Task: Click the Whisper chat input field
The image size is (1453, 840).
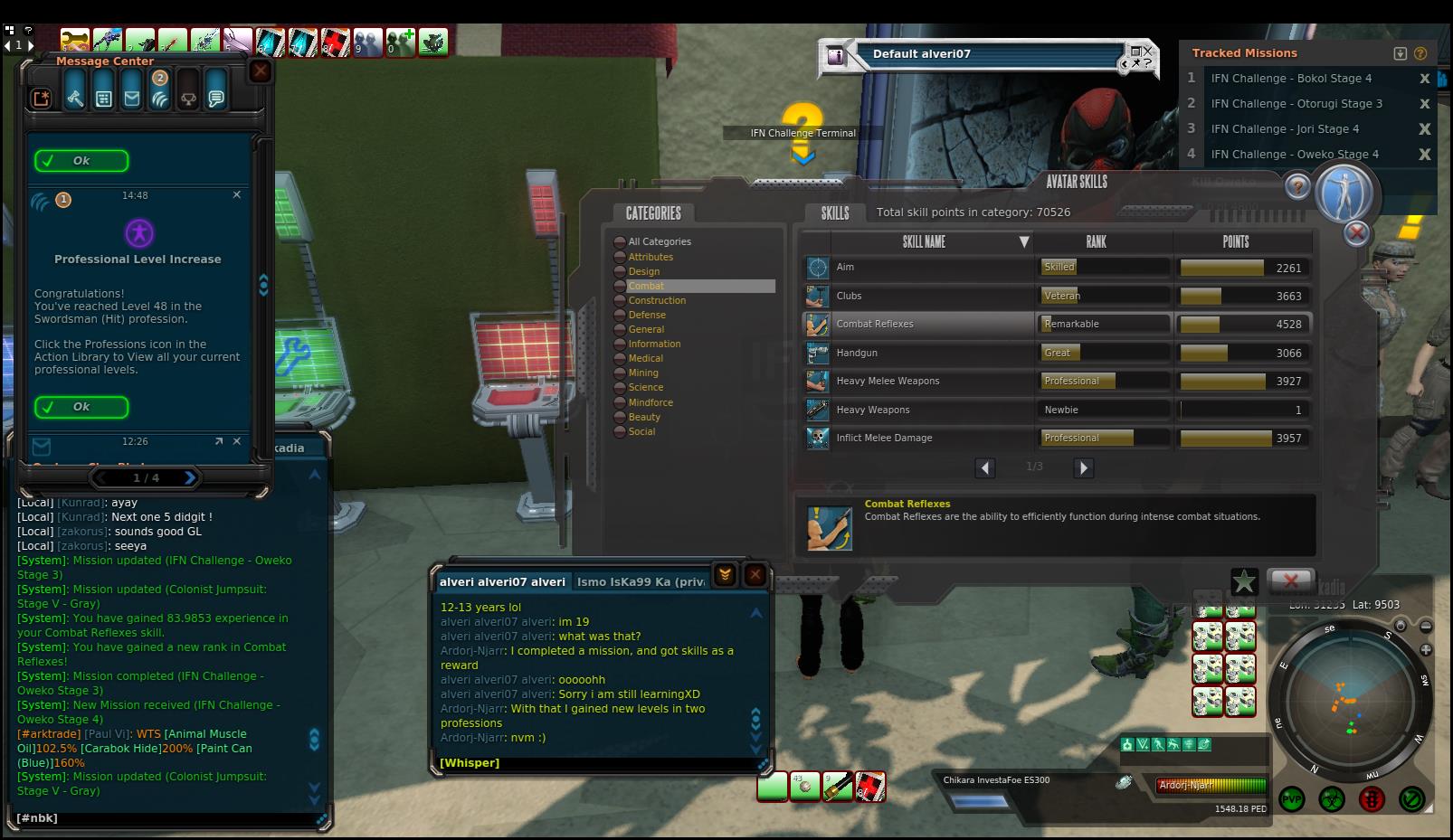Action: (x=597, y=763)
